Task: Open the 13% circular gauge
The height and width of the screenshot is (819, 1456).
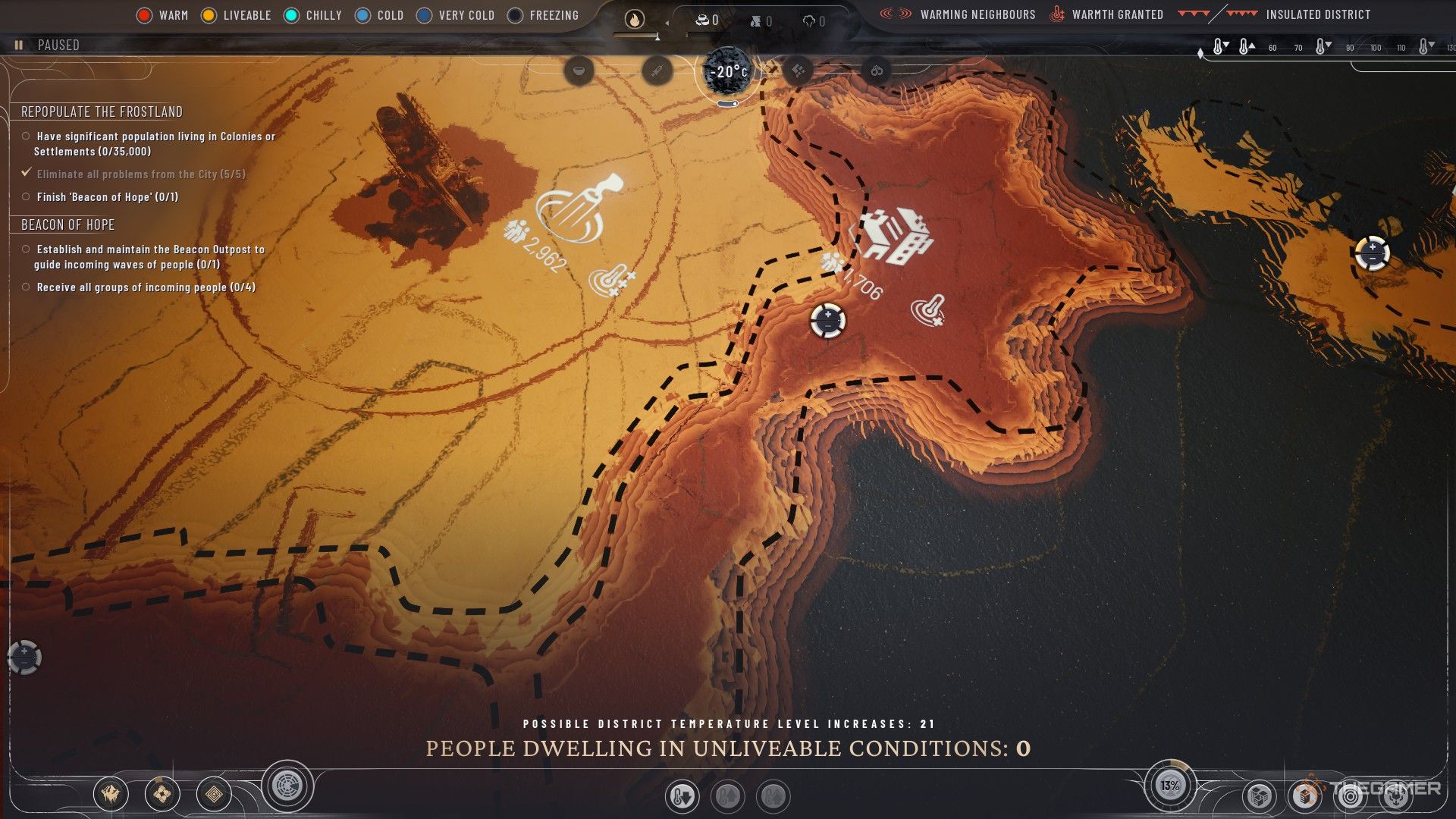Action: pyautogui.click(x=1169, y=786)
